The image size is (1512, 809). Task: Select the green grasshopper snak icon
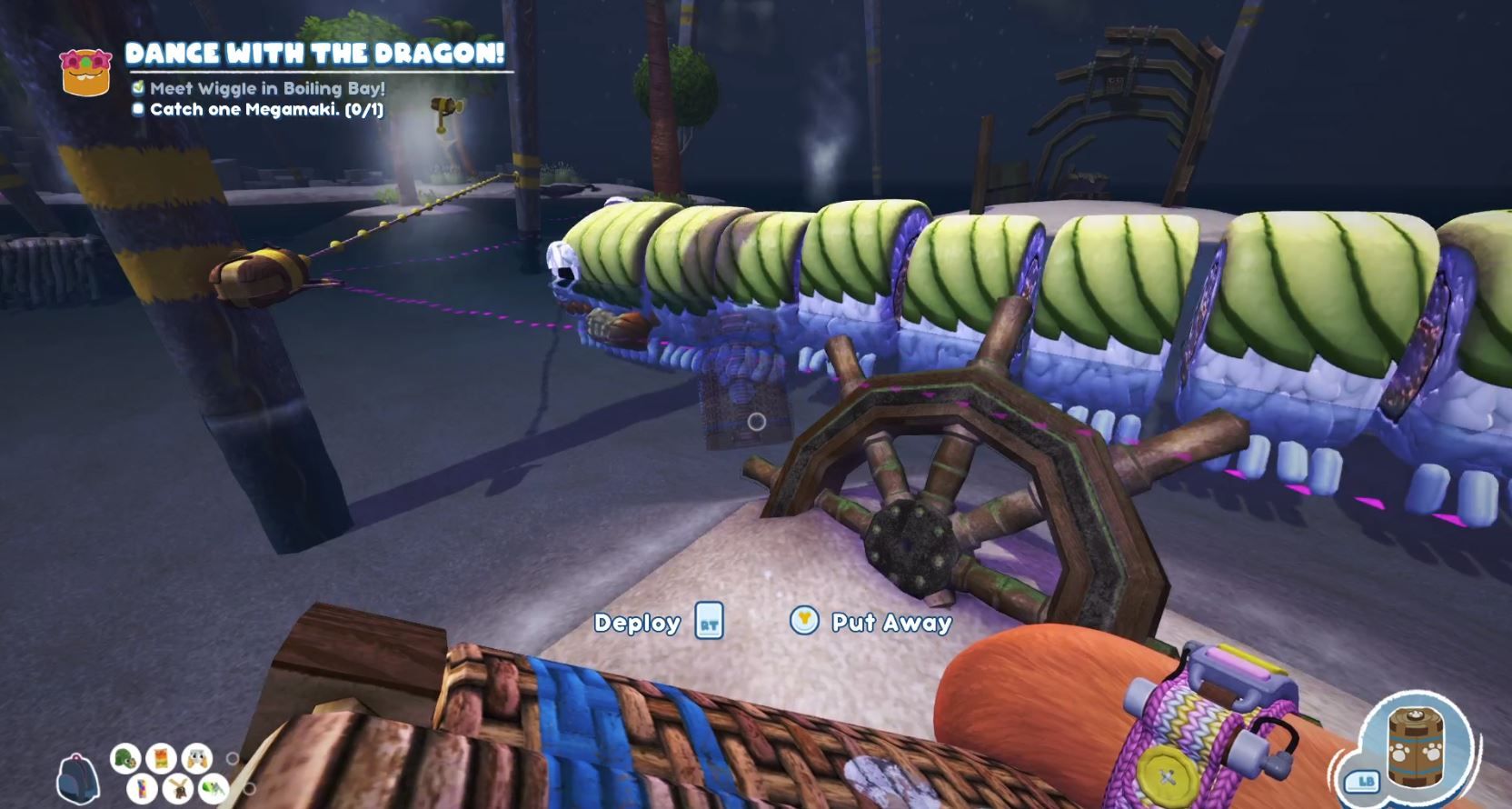pyautogui.click(x=214, y=789)
